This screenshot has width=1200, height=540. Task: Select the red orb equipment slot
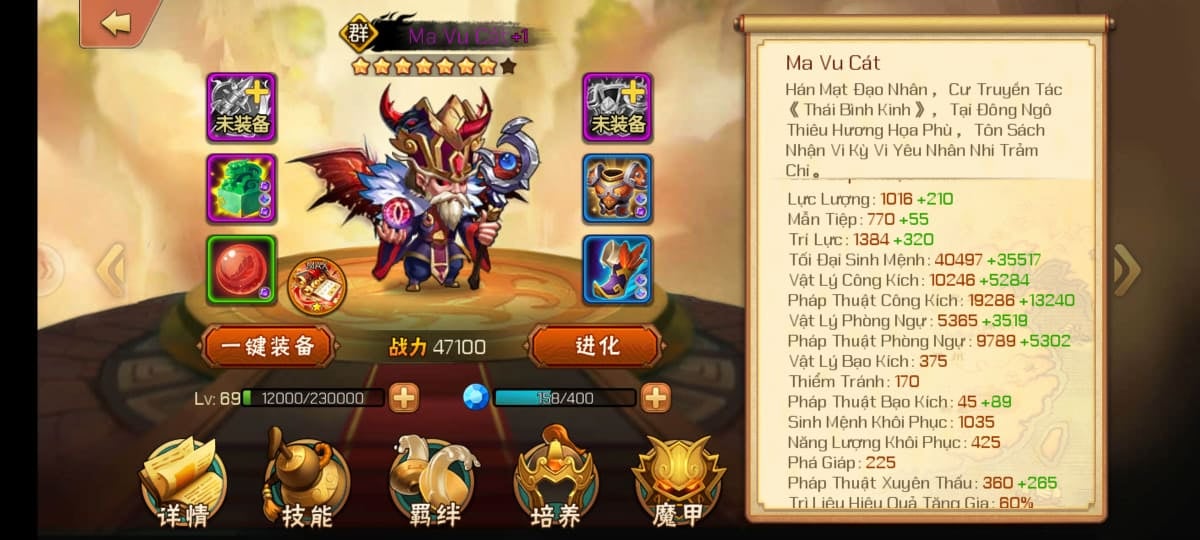(x=241, y=269)
